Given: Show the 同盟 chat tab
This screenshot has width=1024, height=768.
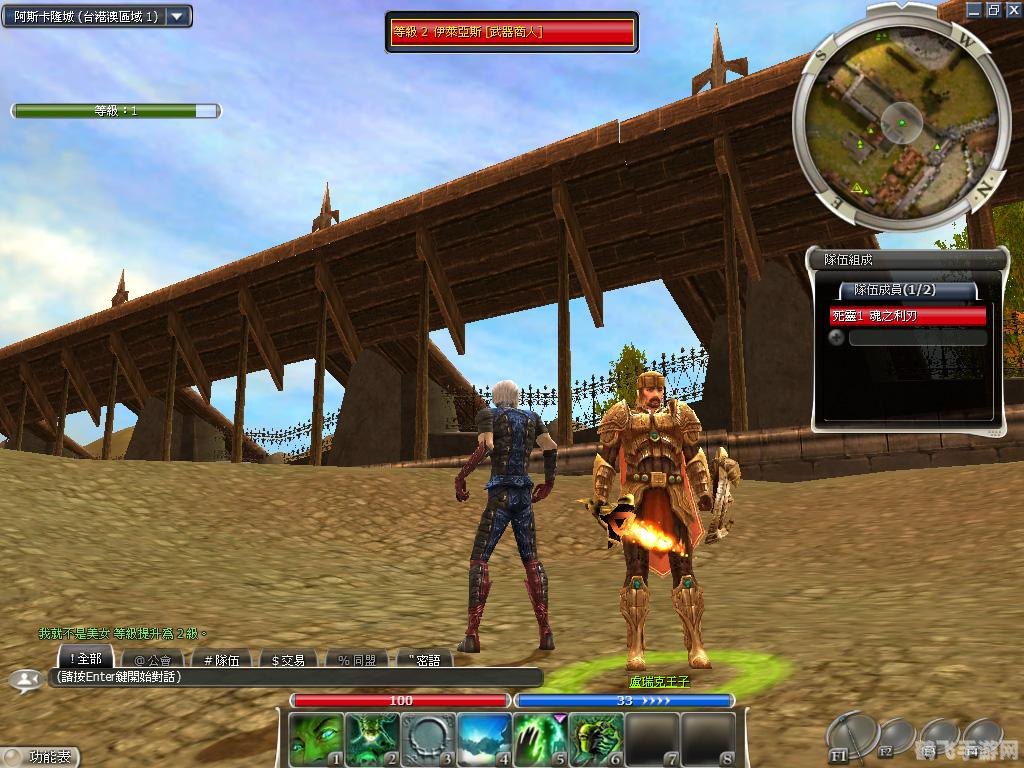Looking at the screenshot, I should pos(356,659).
